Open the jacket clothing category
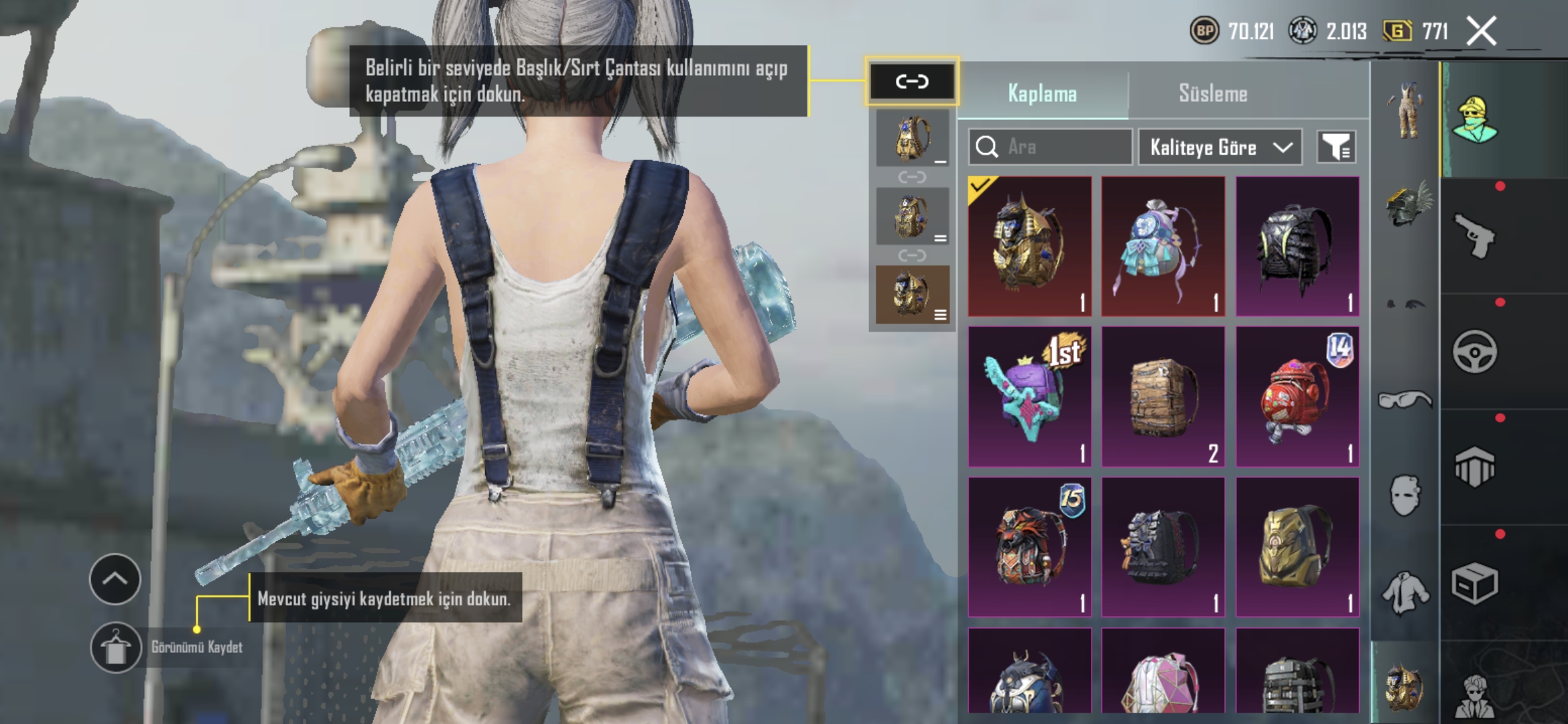1568x724 pixels. (x=1404, y=593)
